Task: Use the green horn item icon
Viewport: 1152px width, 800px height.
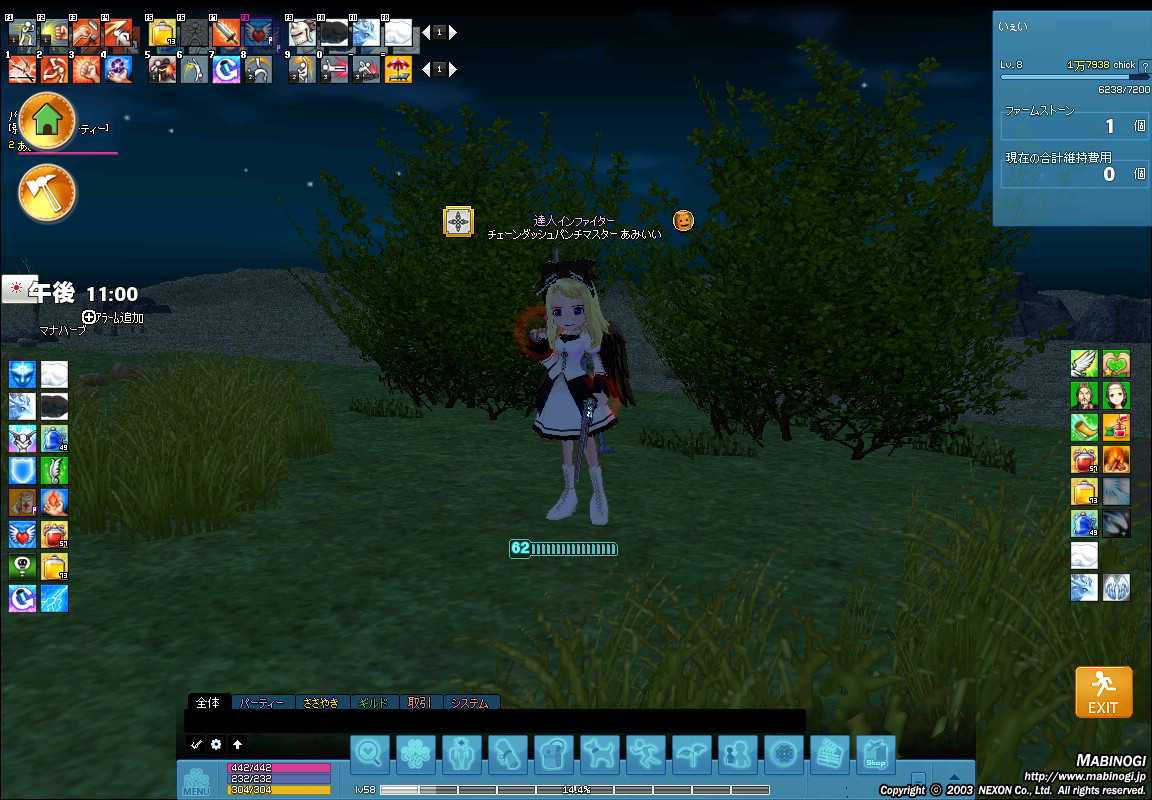Action: tap(1084, 427)
